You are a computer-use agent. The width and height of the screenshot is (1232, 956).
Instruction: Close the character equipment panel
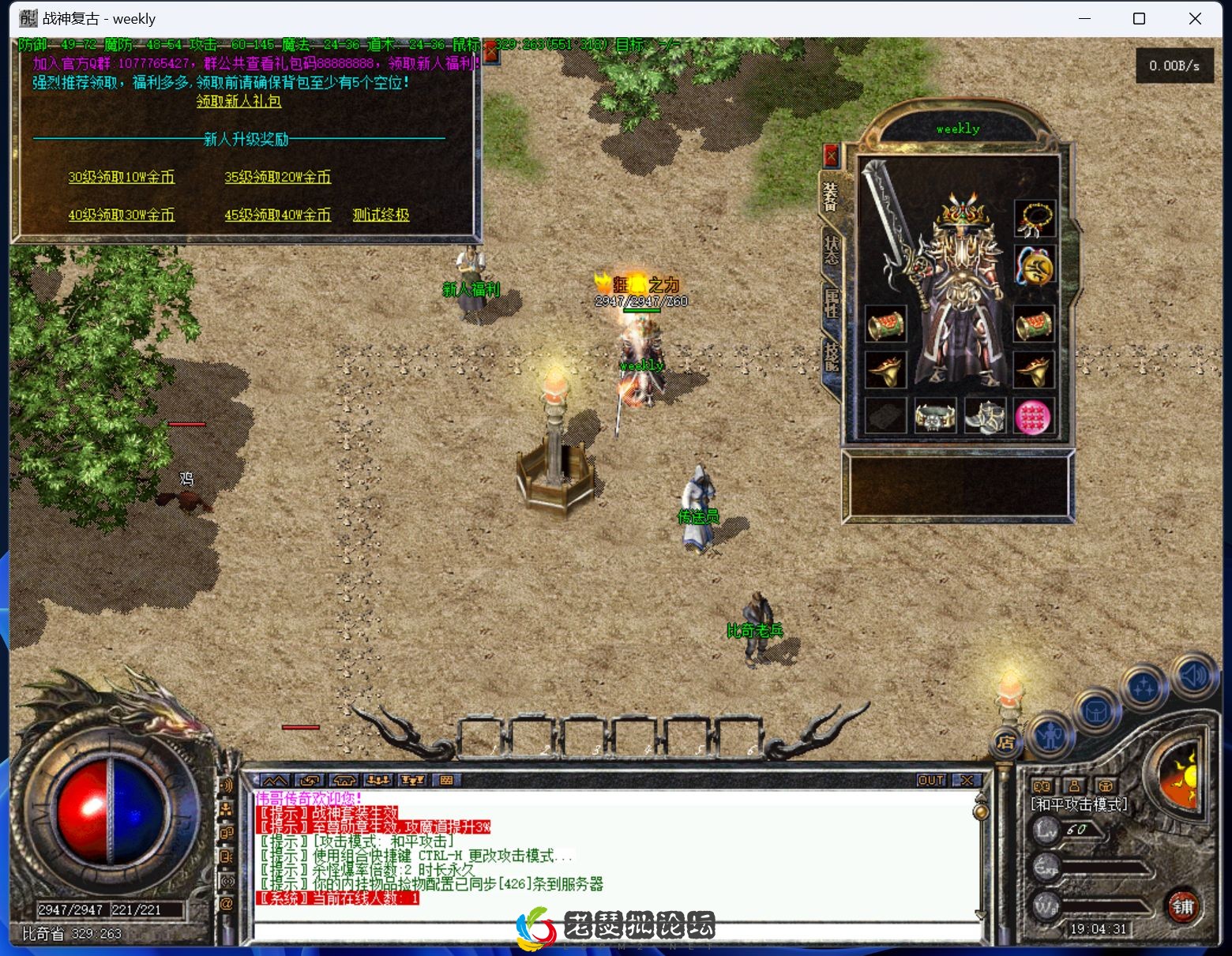coord(831,156)
